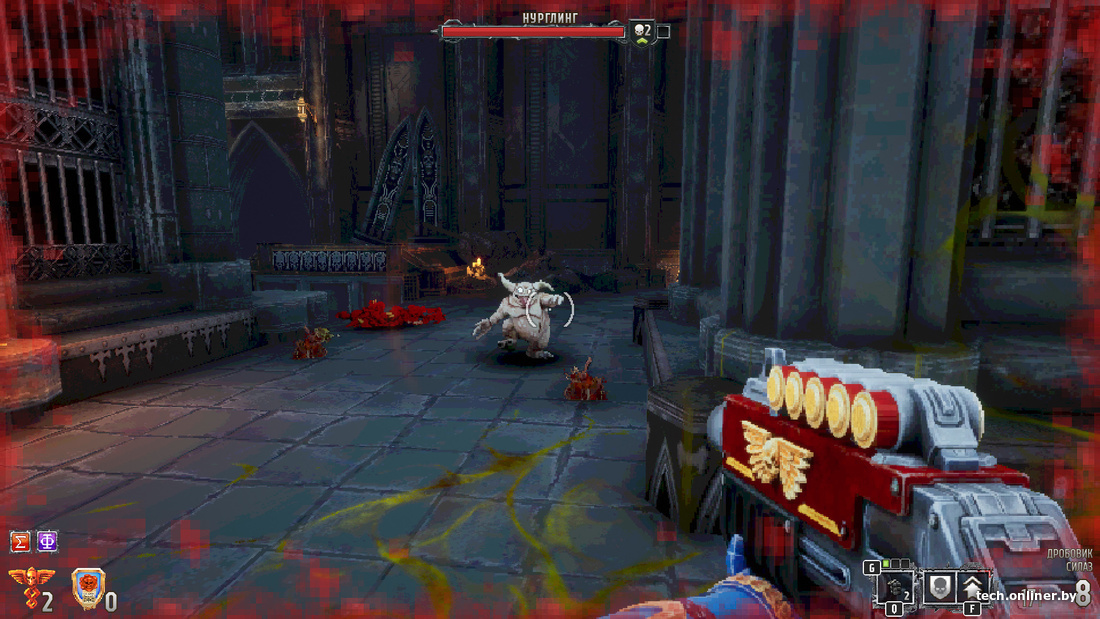Click the shield-shaped armor icon
This screenshot has width=1100, height=619.
point(88,586)
